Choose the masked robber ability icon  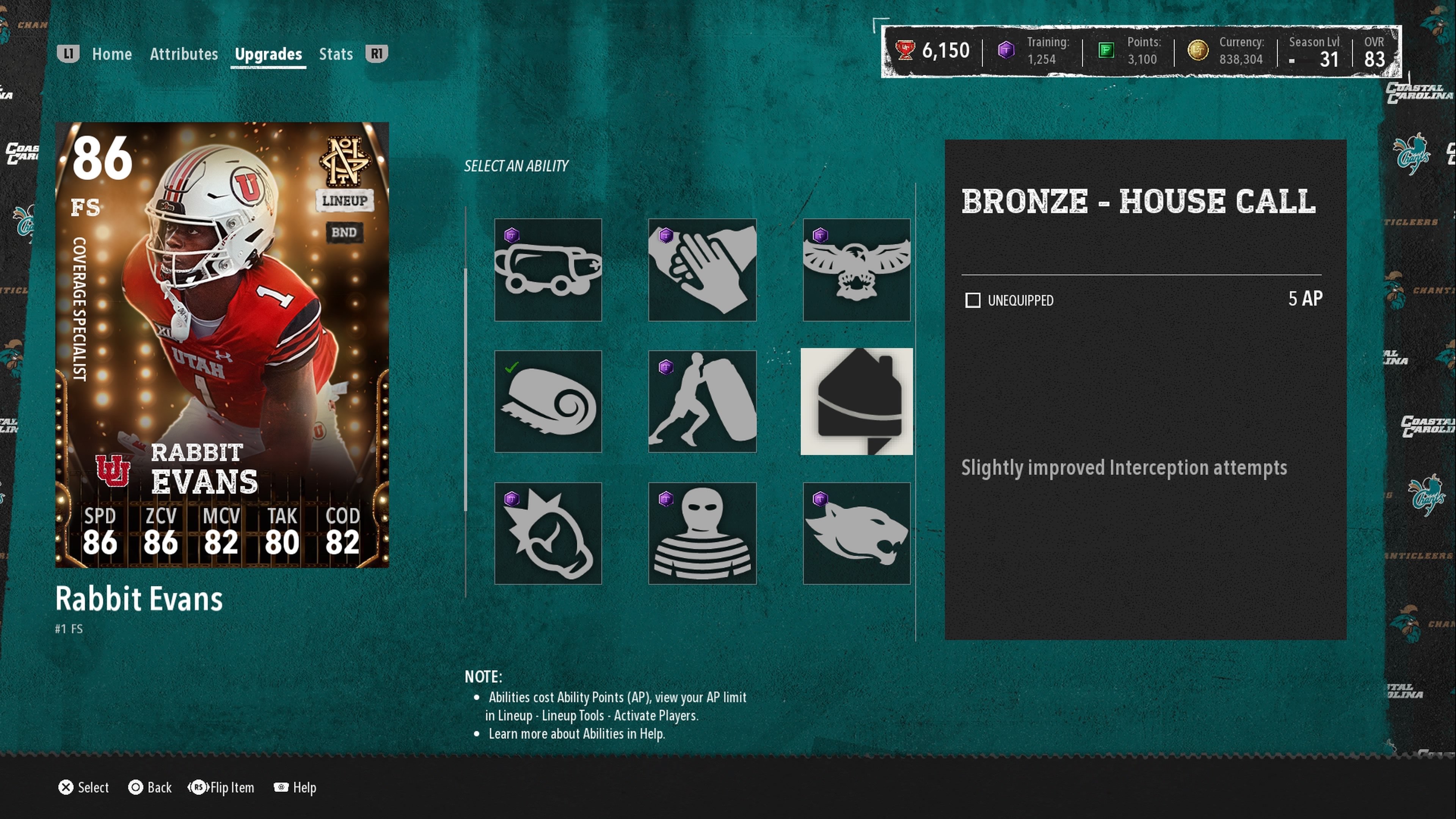[x=702, y=533]
